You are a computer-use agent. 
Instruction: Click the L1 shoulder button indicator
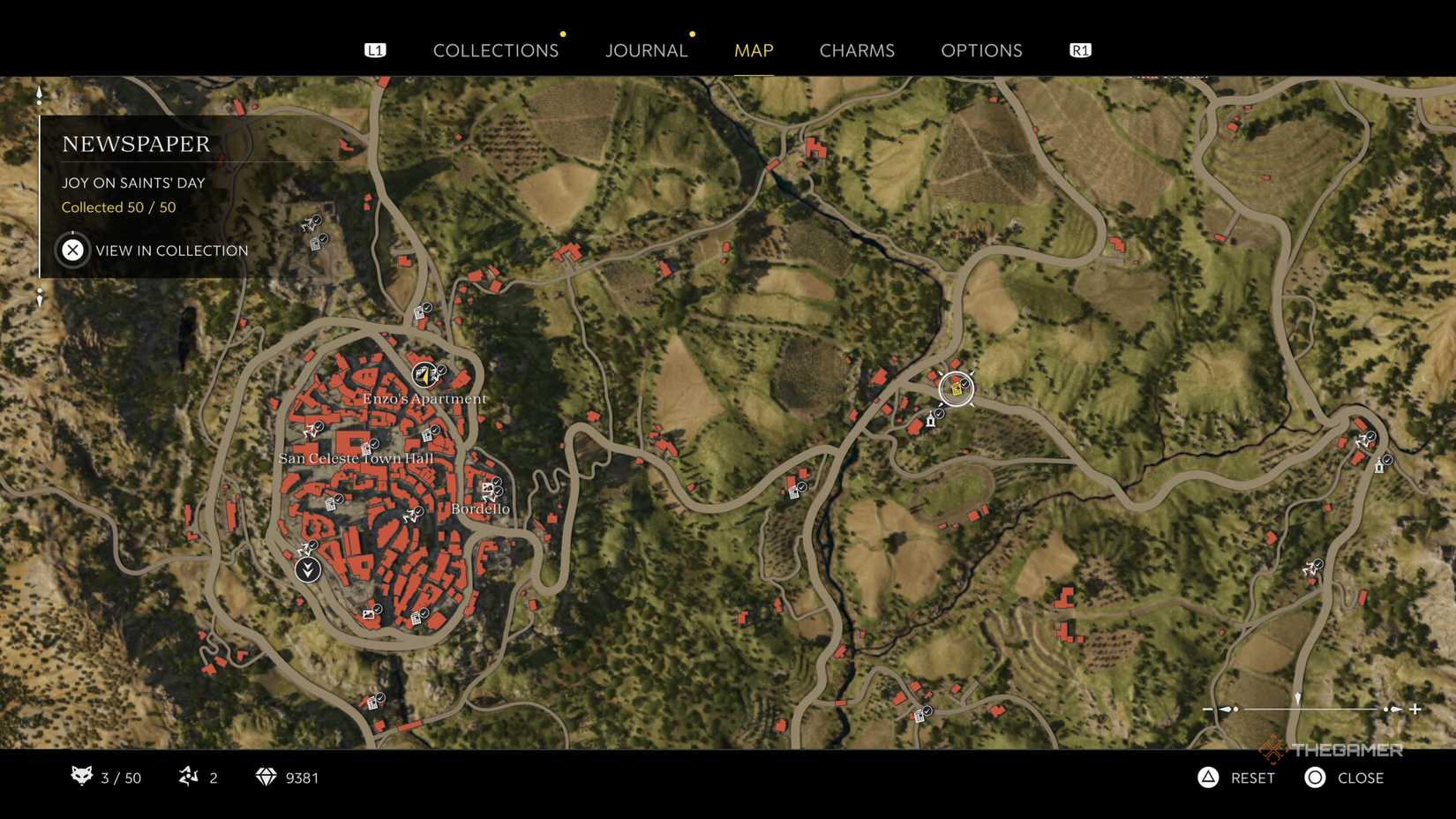coord(376,50)
